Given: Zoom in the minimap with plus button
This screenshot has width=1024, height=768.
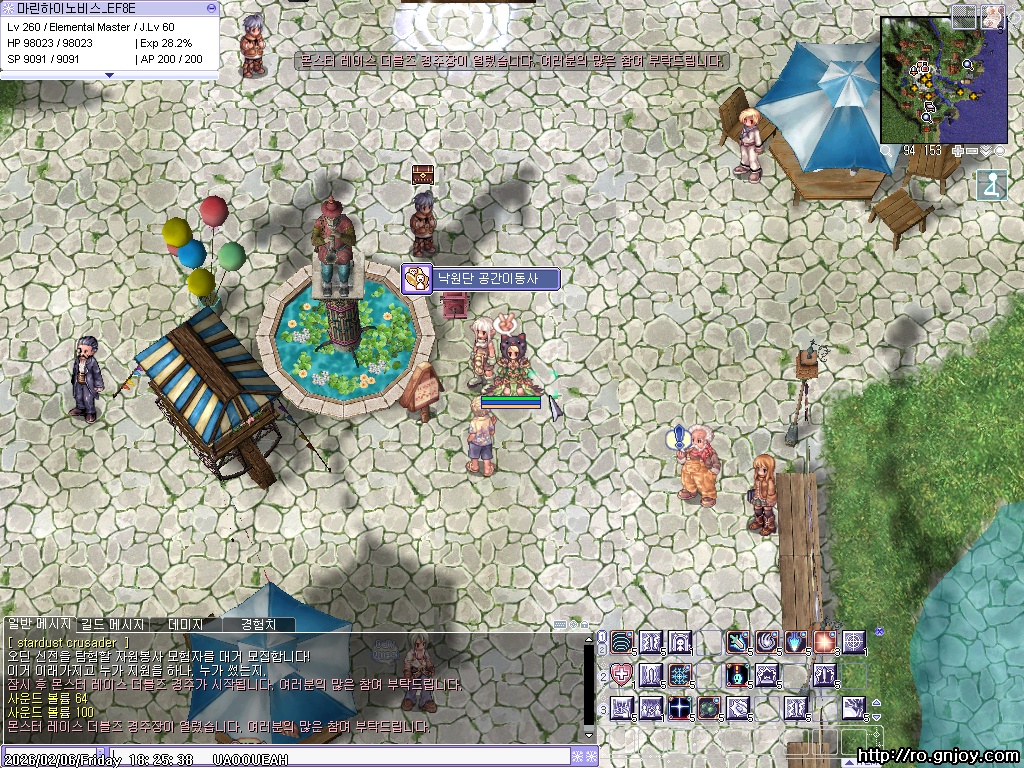Looking at the screenshot, I should coord(959,151).
